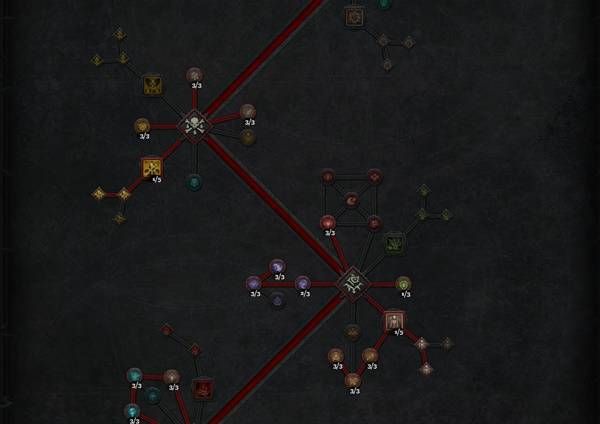Select the green circular passive ranked 1/3
This screenshot has height=424, width=600.
coord(403,284)
